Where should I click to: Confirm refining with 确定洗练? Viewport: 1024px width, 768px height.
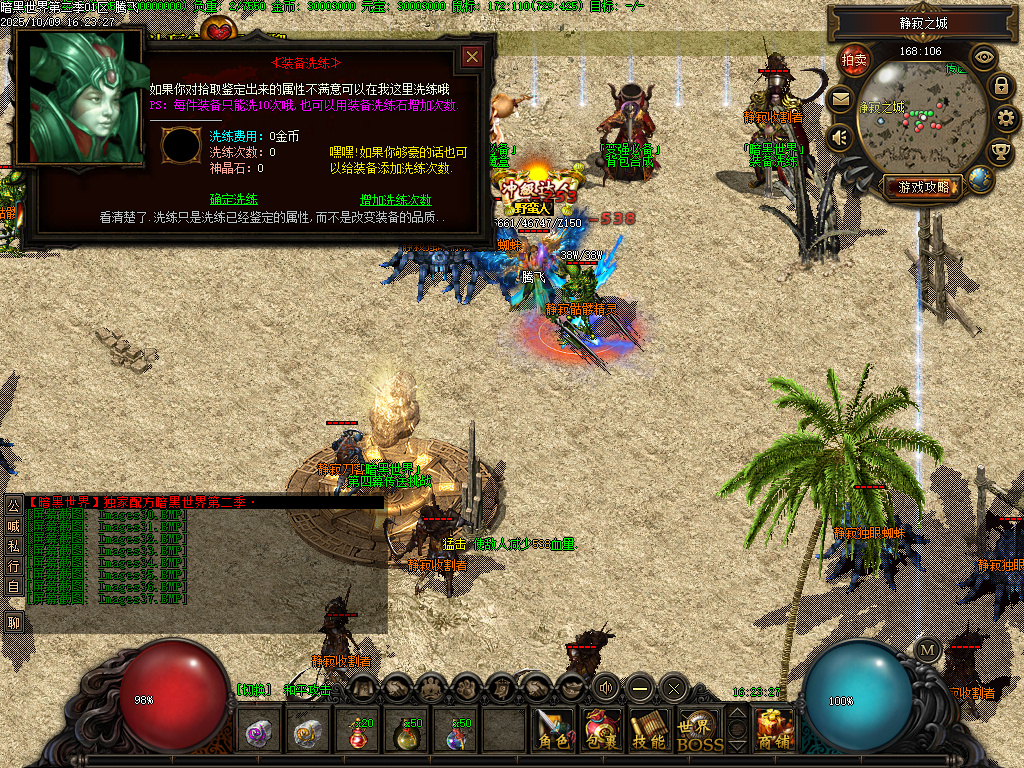click(x=234, y=199)
